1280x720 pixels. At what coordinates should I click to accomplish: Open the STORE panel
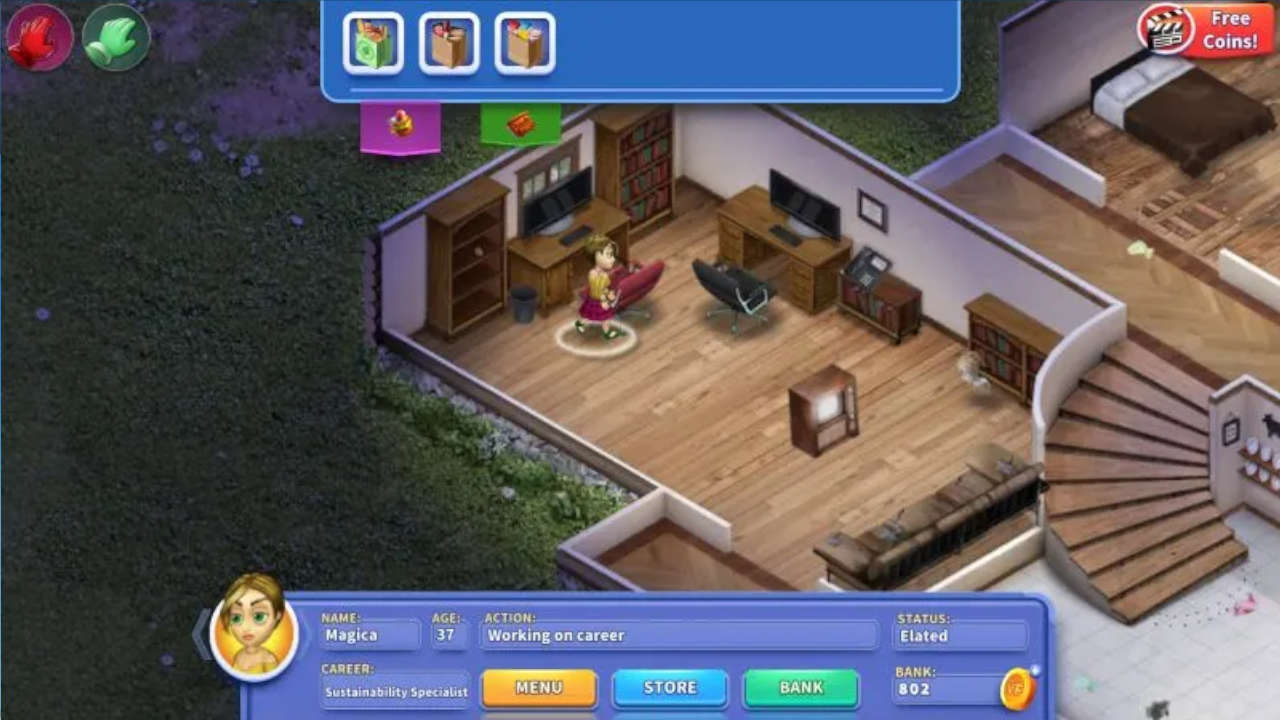[669, 688]
